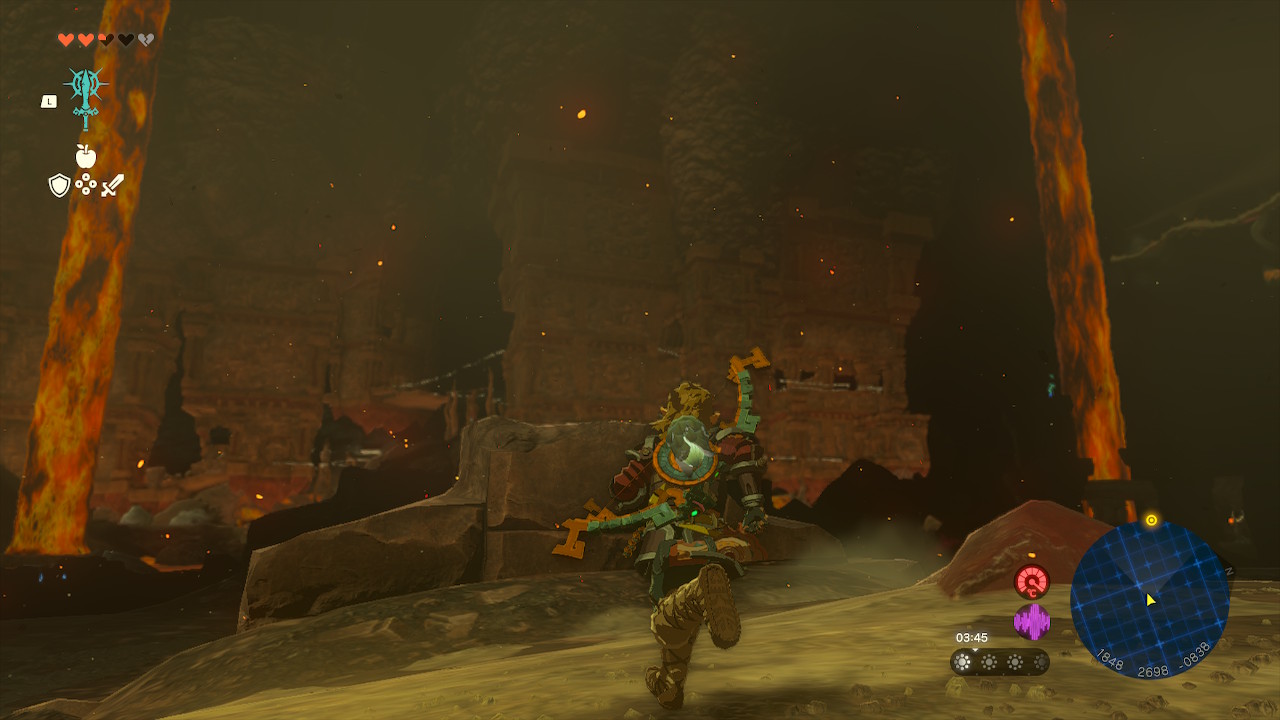Click the purple sound-wave noise gauge
The height and width of the screenshot is (720, 1280).
pyautogui.click(x=1031, y=622)
